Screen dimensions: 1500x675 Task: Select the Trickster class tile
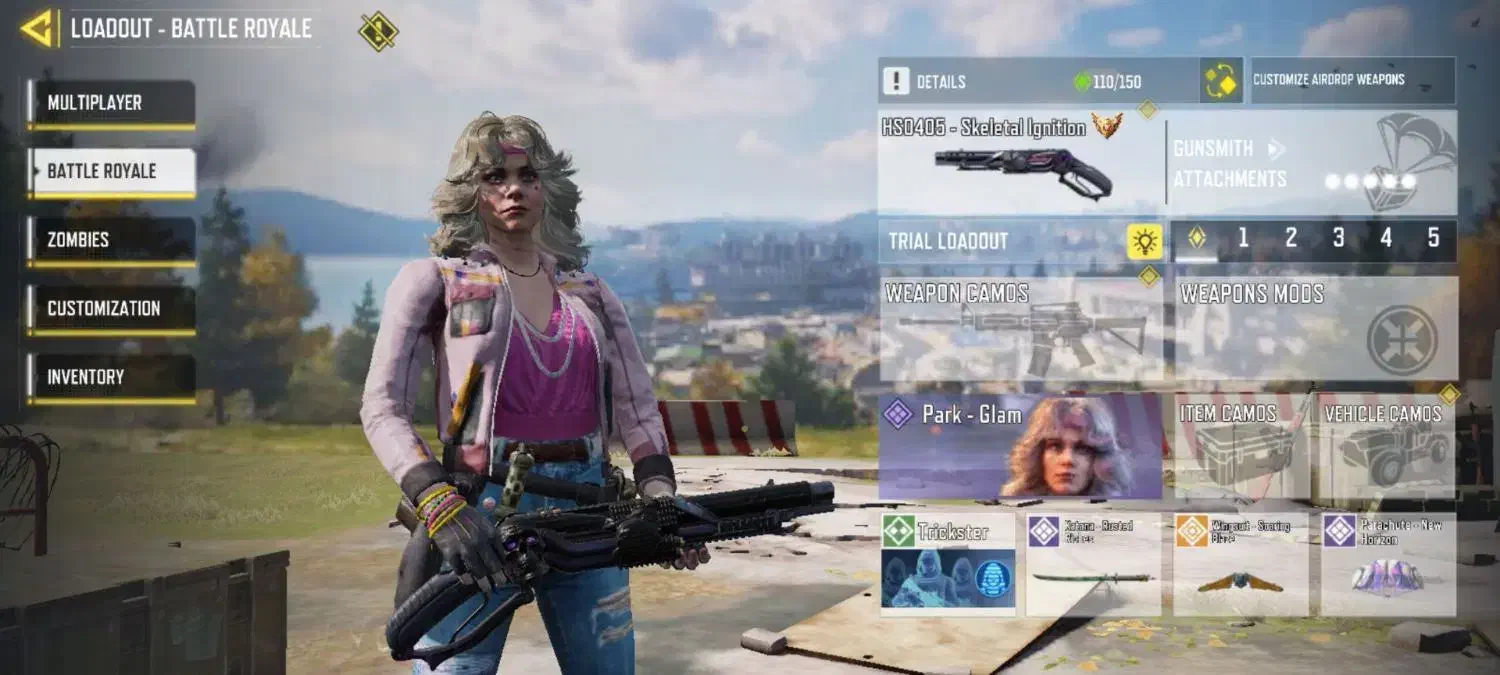click(x=948, y=564)
